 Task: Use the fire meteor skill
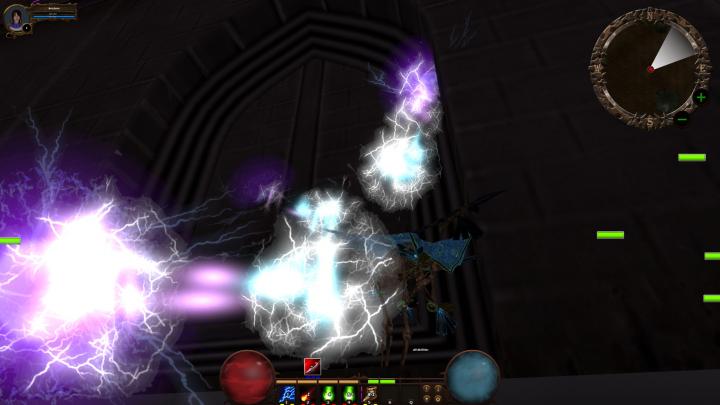coord(306,394)
